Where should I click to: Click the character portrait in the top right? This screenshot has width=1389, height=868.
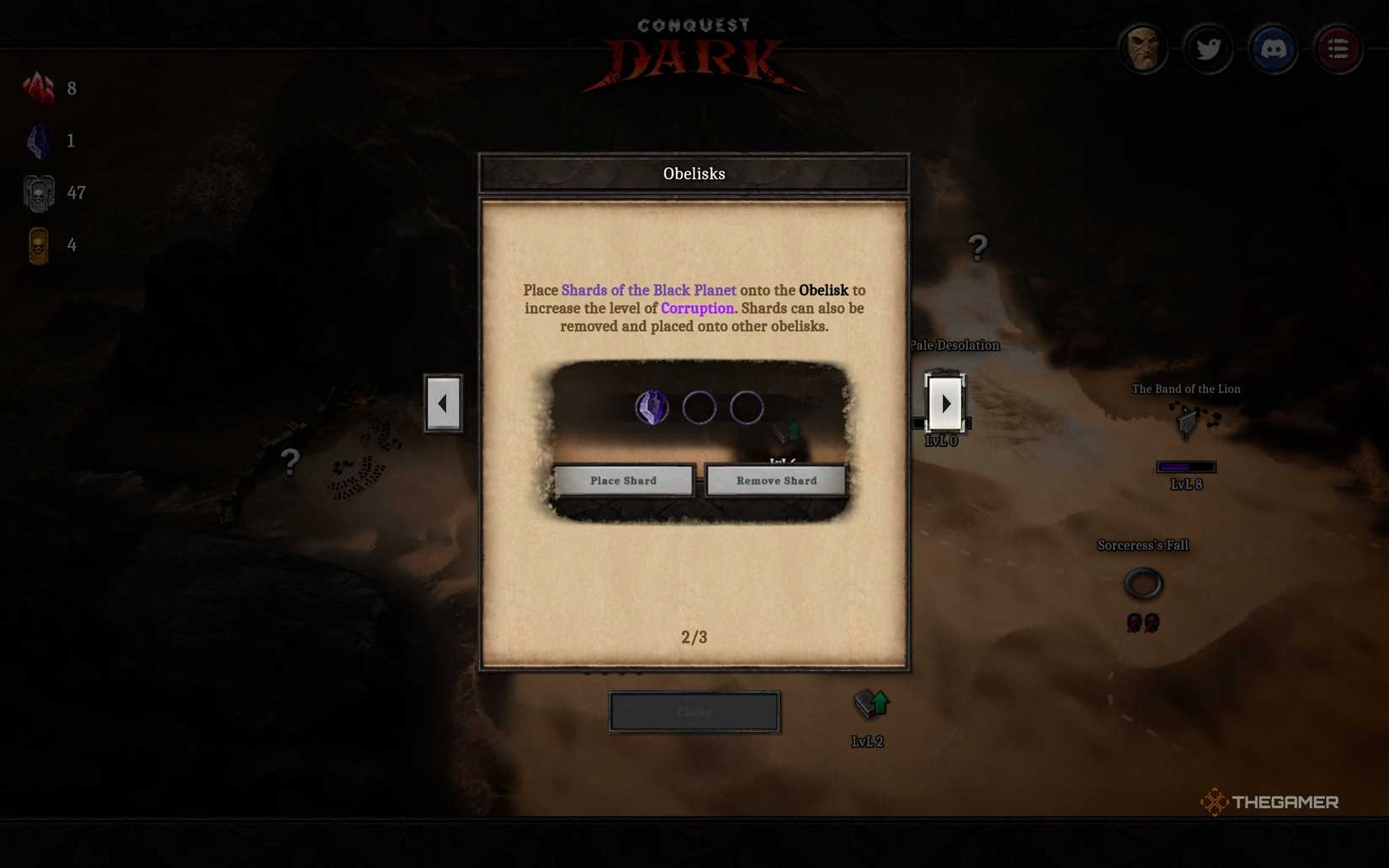tap(1143, 49)
